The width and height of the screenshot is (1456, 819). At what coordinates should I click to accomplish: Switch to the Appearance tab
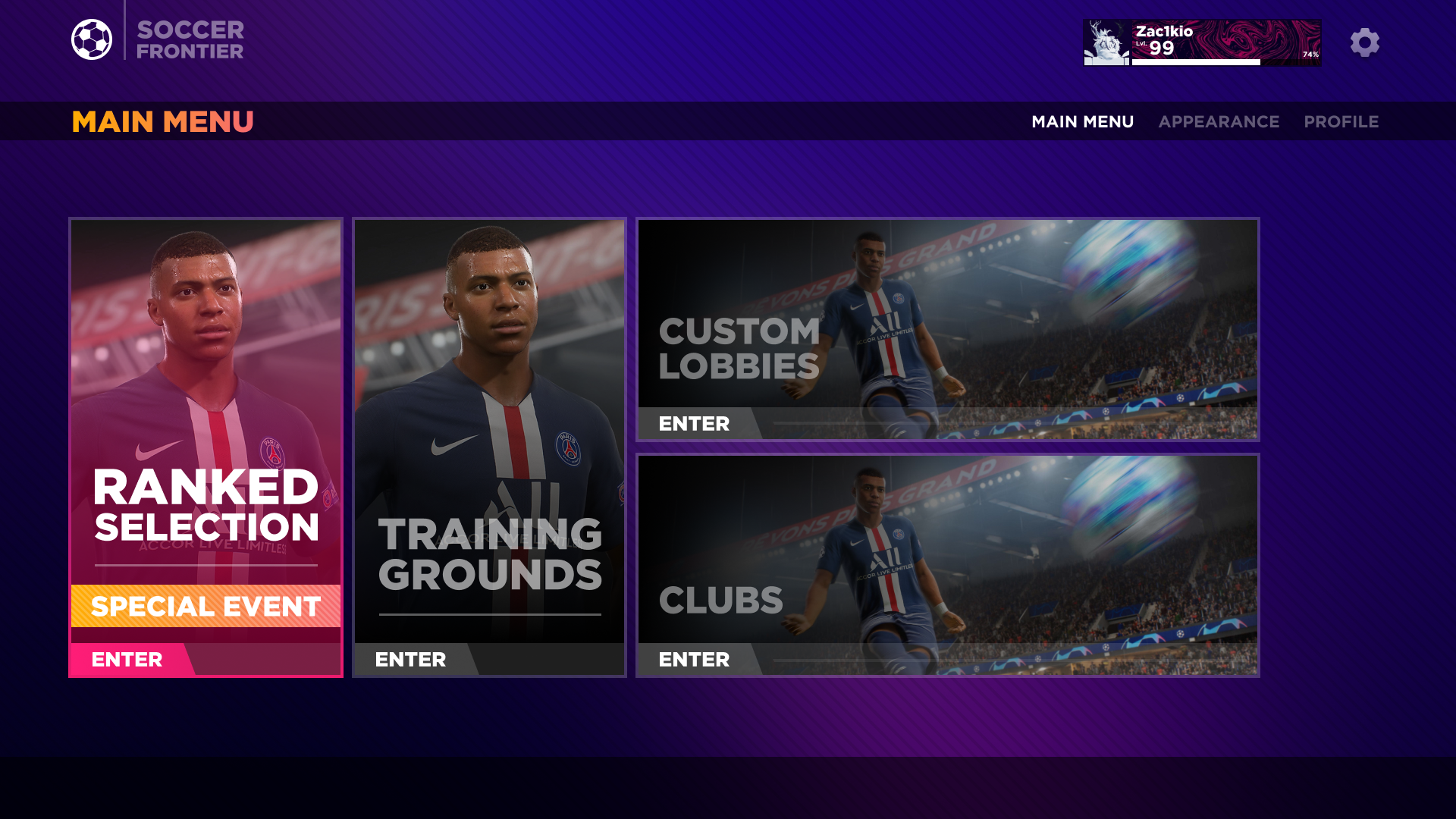(1219, 121)
